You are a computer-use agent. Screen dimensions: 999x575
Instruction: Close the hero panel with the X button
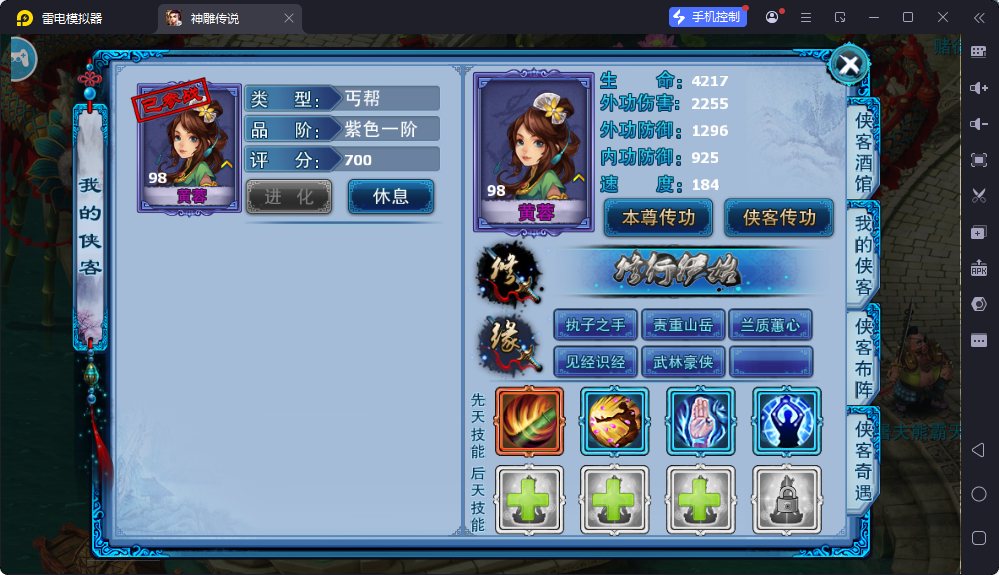[x=849, y=65]
